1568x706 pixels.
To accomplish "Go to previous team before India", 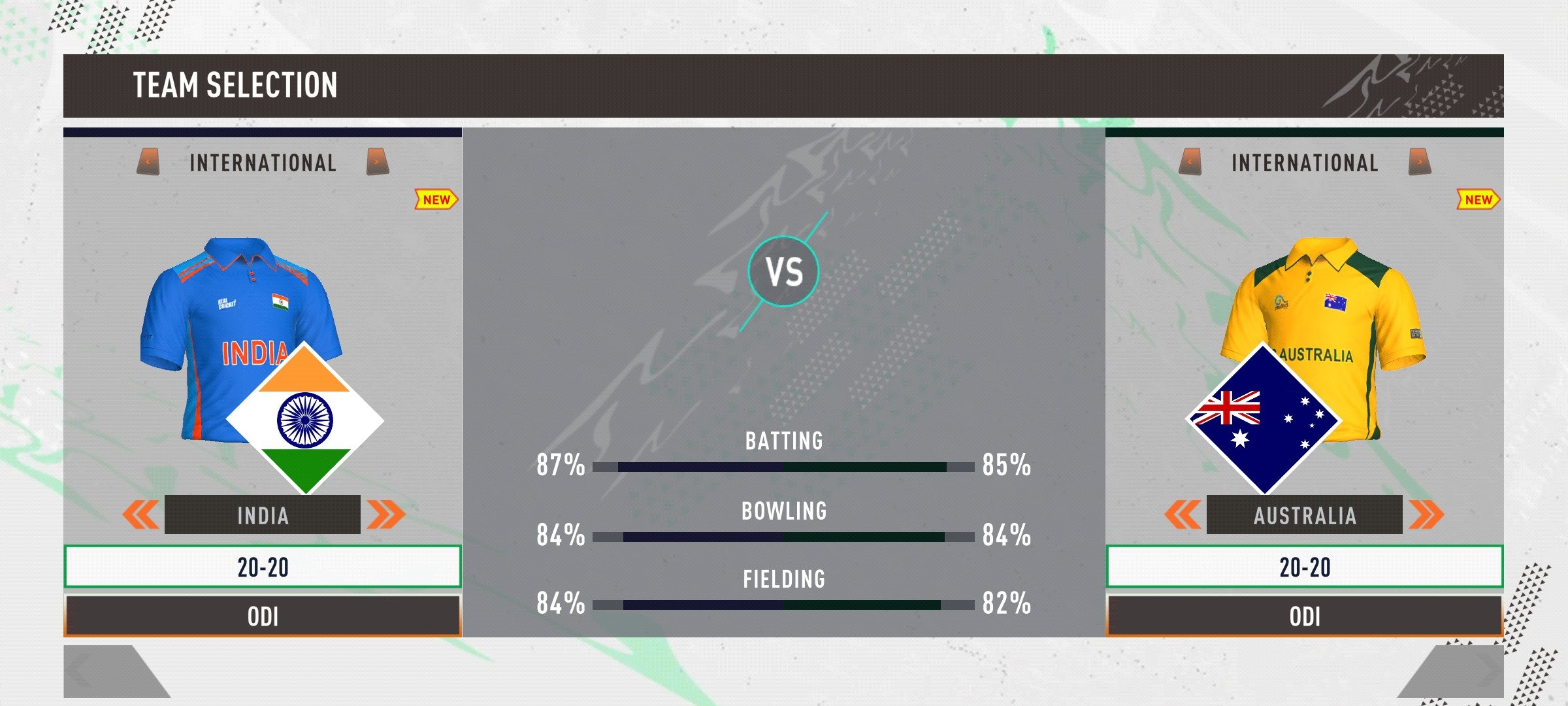I will coord(140,514).
